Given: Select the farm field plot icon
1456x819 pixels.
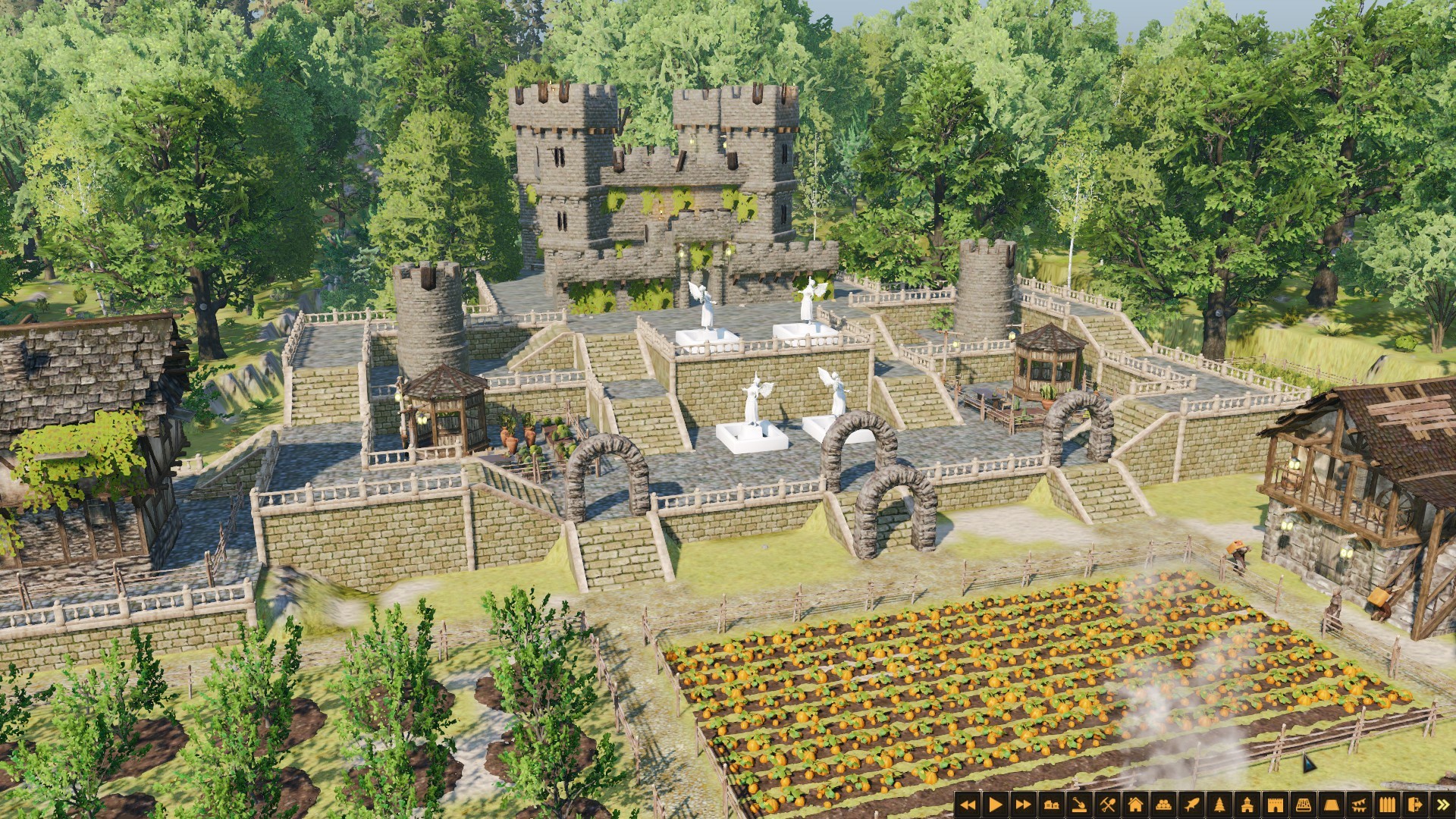Looking at the screenshot, I should click(1304, 805).
